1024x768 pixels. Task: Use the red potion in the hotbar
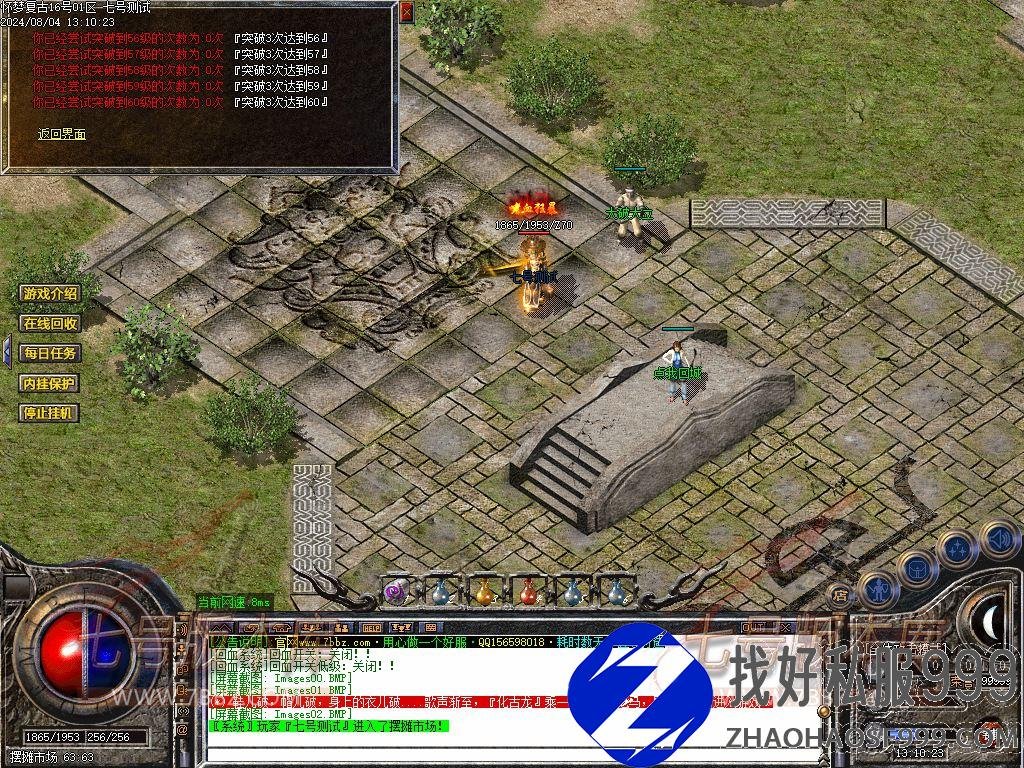[x=528, y=592]
